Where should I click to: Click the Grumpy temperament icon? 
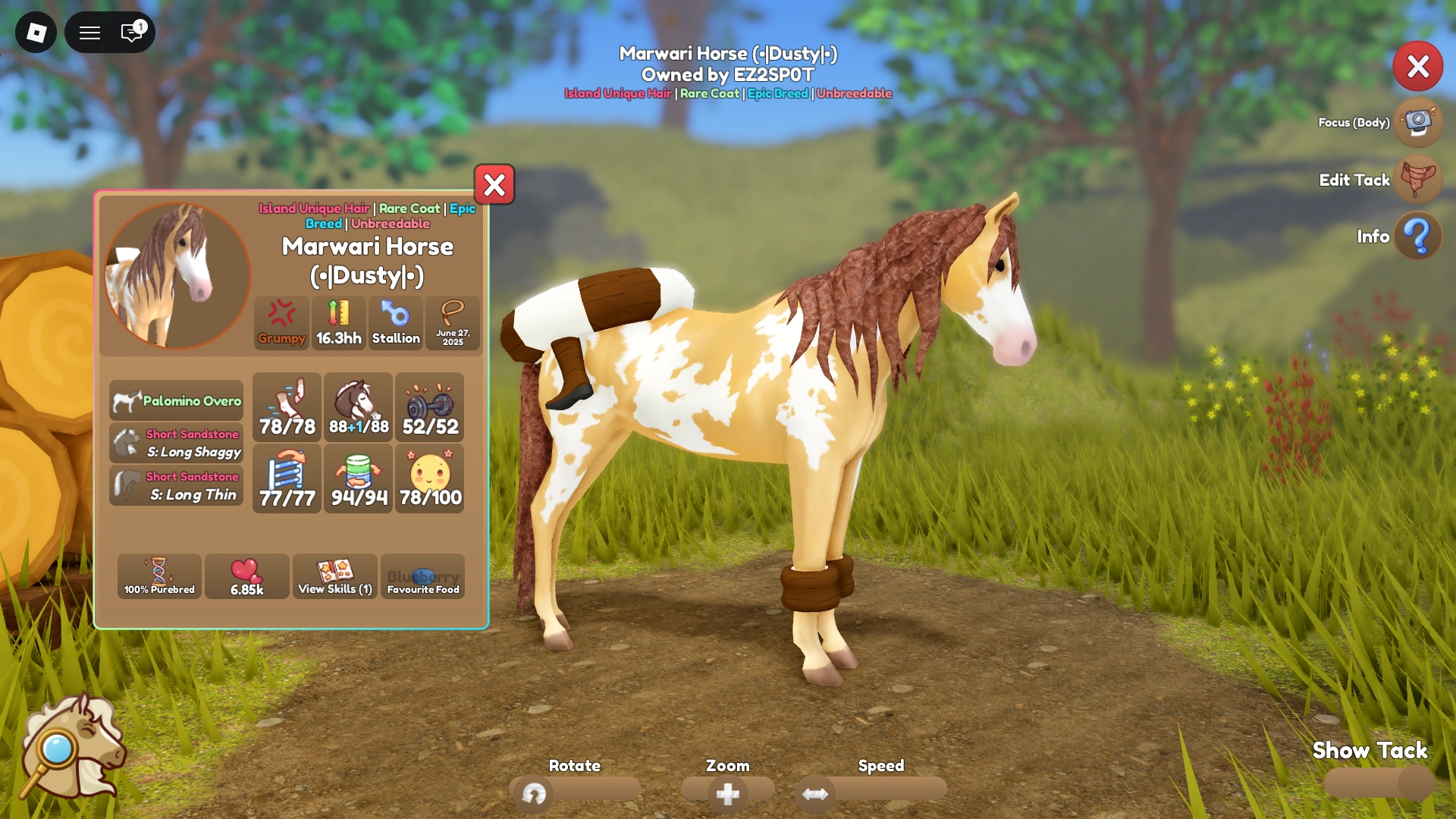coord(281,322)
